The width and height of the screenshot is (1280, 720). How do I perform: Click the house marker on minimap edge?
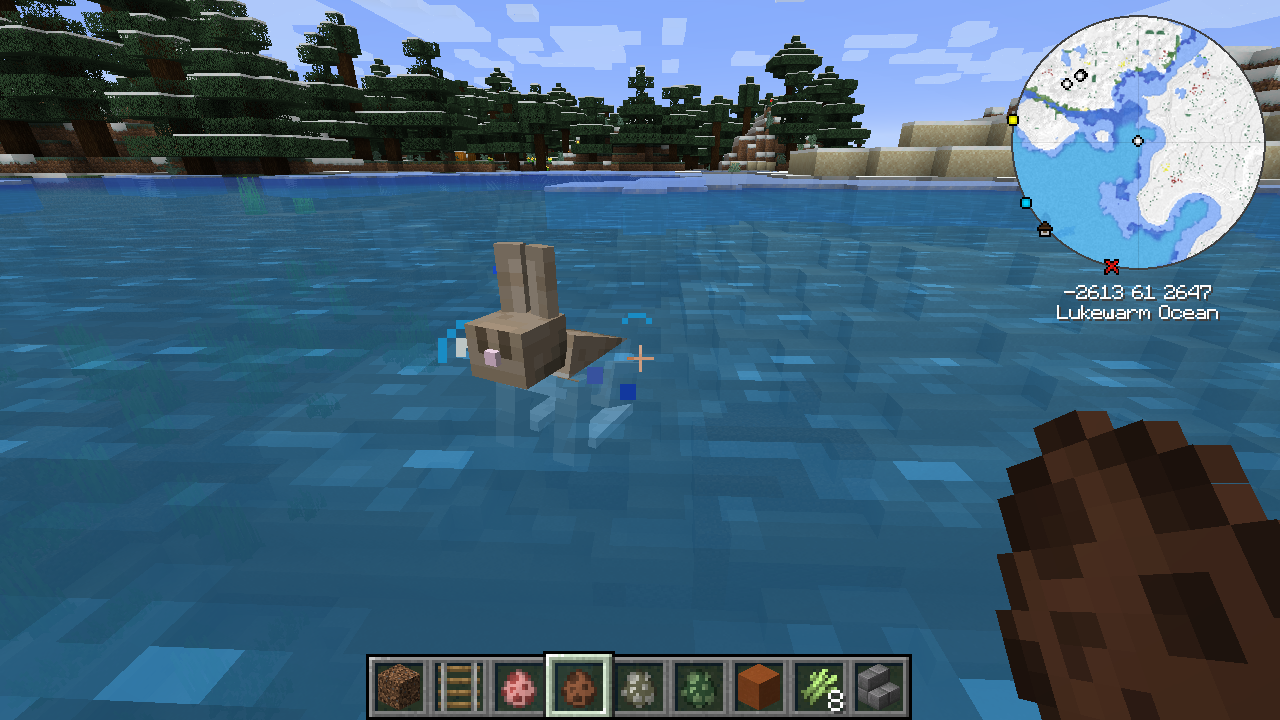(1045, 229)
